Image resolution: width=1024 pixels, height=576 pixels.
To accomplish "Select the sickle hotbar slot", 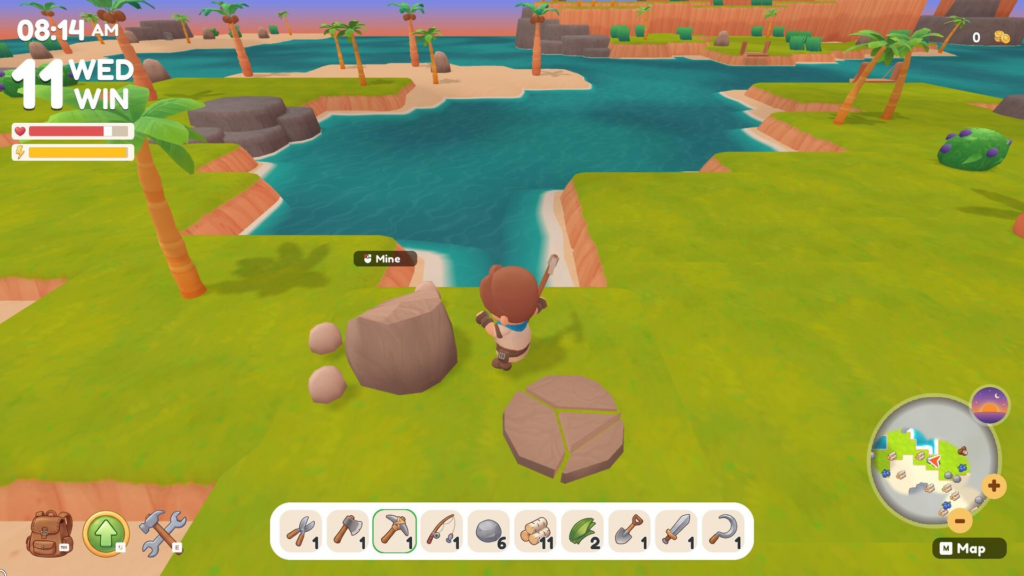I will coord(723,530).
